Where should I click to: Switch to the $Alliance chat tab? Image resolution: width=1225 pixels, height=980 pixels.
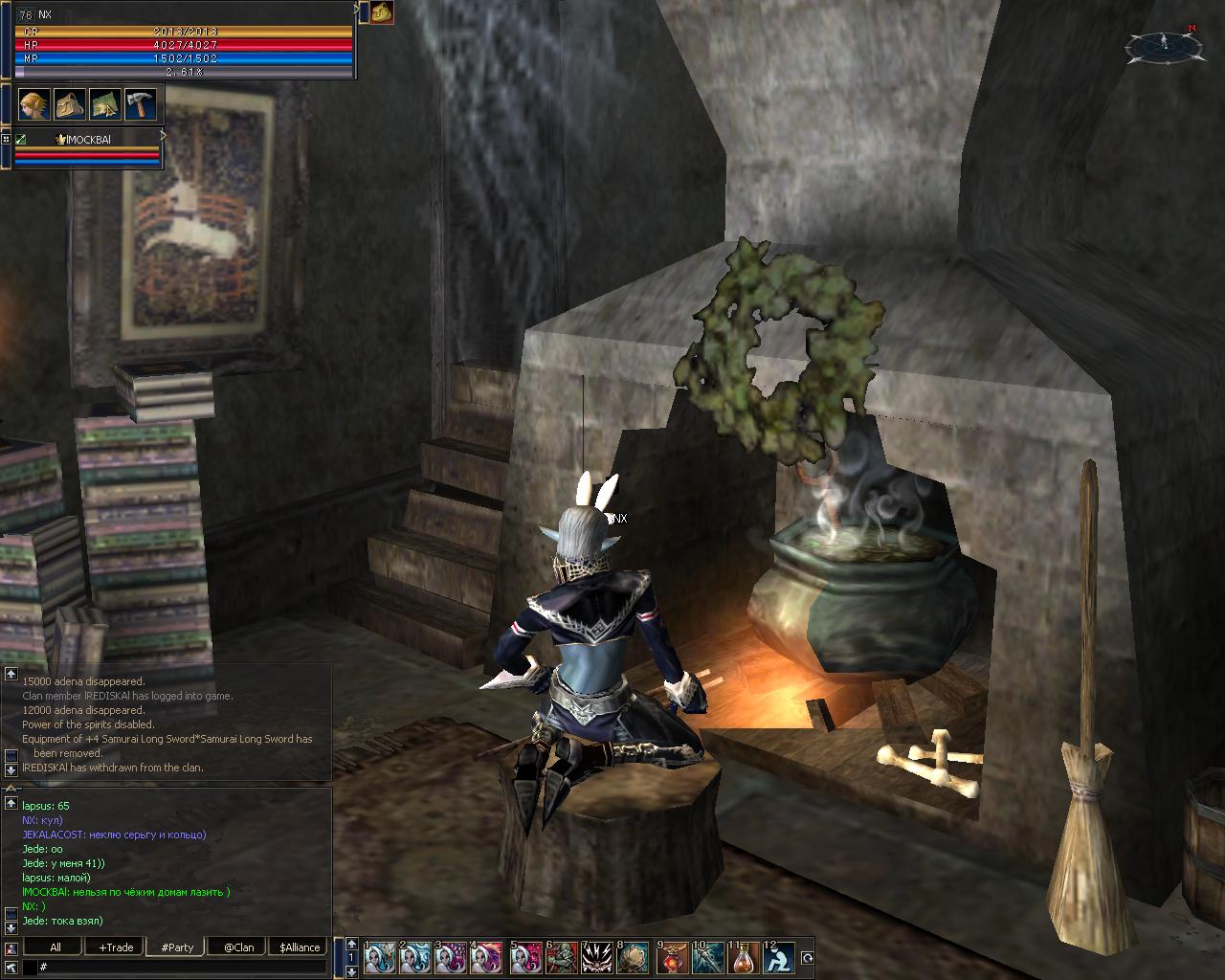tap(300, 947)
